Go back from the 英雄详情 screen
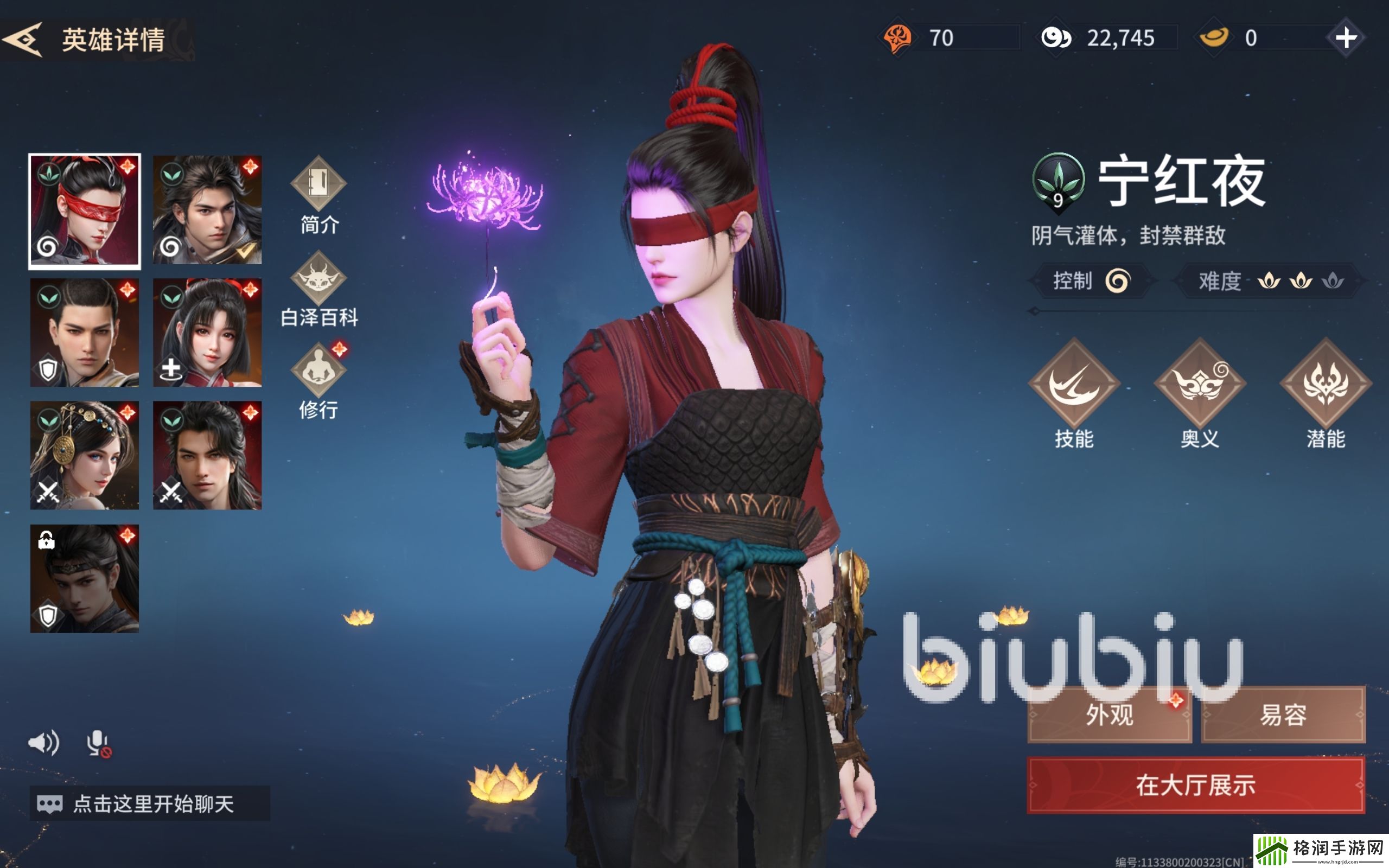Screen dimensions: 1389x868 coord(23,39)
